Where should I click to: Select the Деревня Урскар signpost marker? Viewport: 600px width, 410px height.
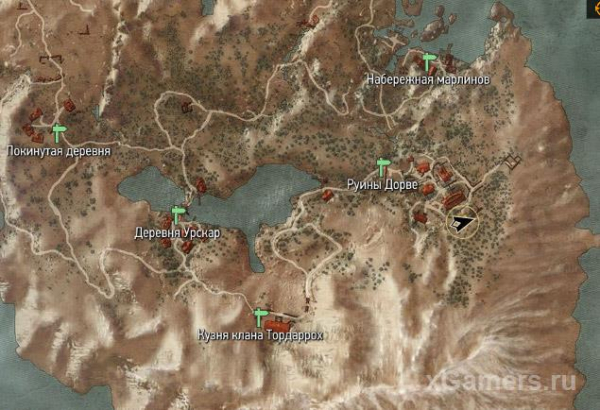(179, 215)
